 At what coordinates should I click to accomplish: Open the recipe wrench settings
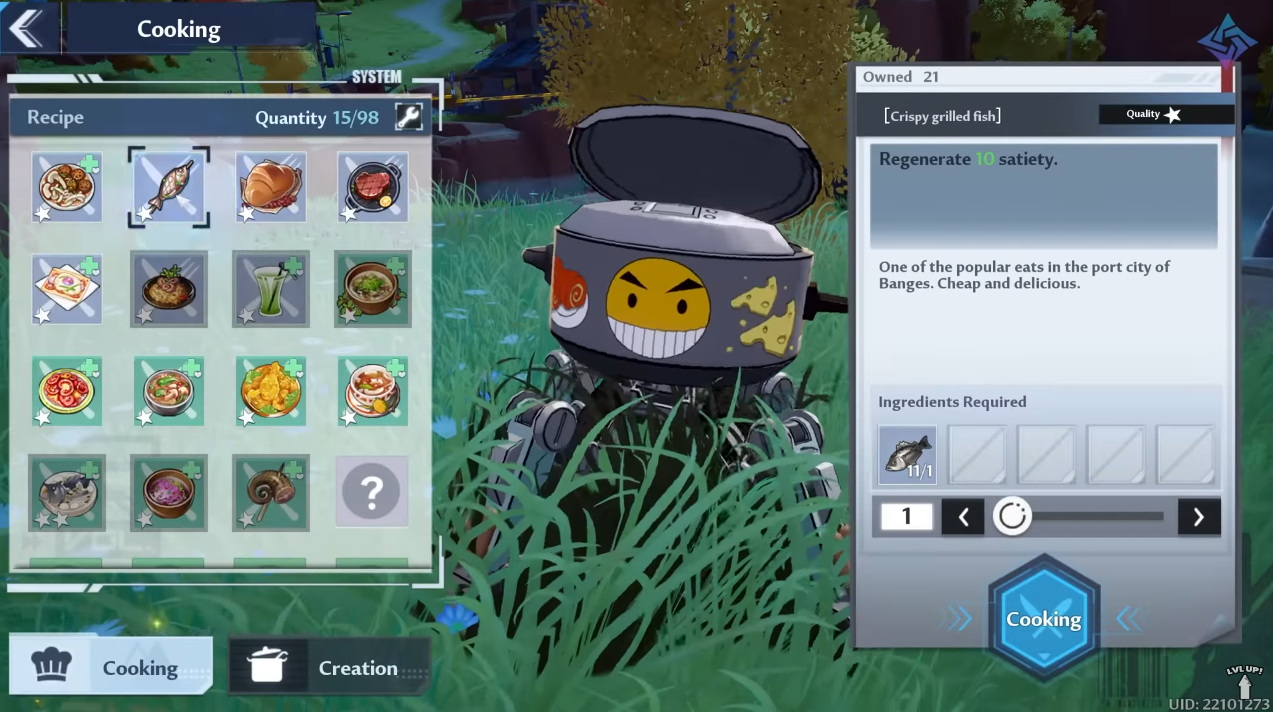[x=408, y=117]
